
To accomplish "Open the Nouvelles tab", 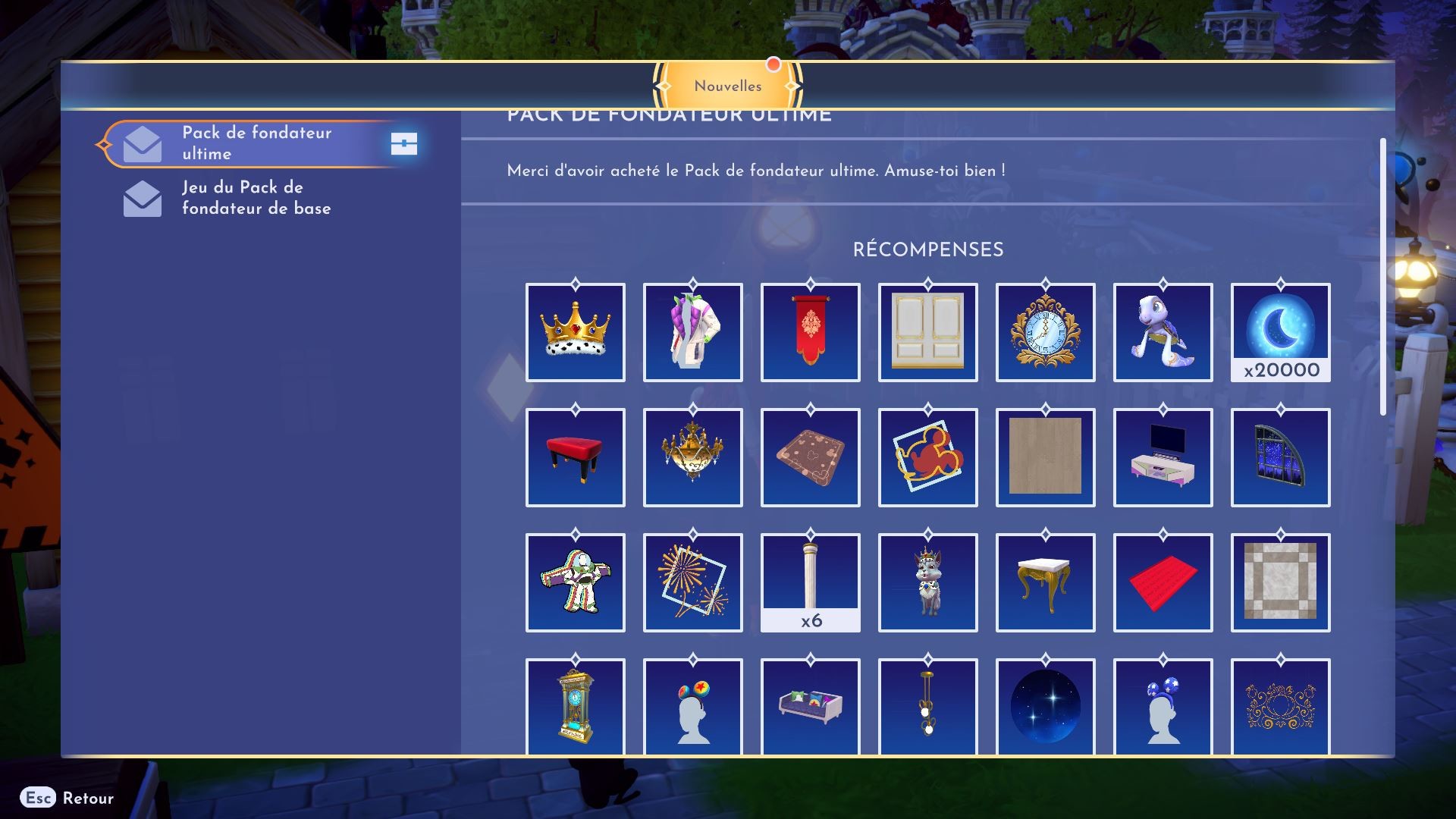I will pyautogui.click(x=727, y=86).
